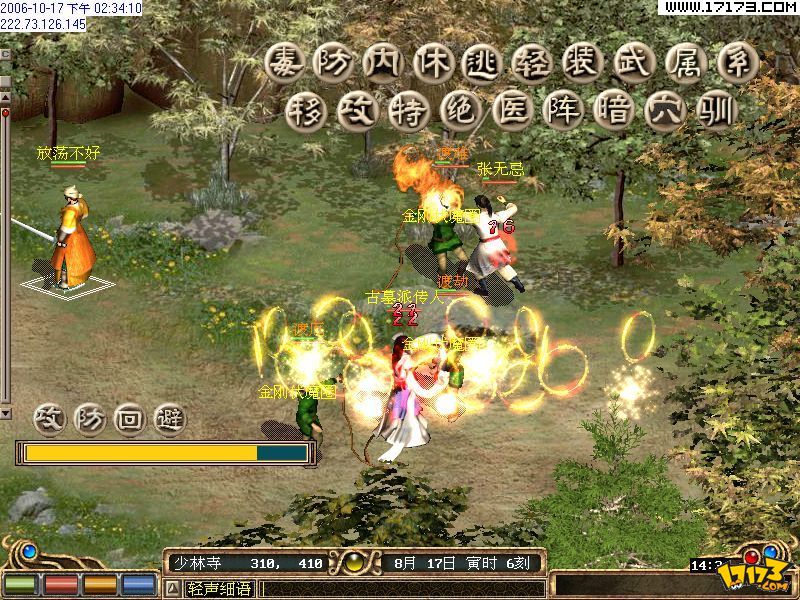This screenshot has height=600, width=800.
Task: Choose the 武 (martial arts) button
Action: 630,62
